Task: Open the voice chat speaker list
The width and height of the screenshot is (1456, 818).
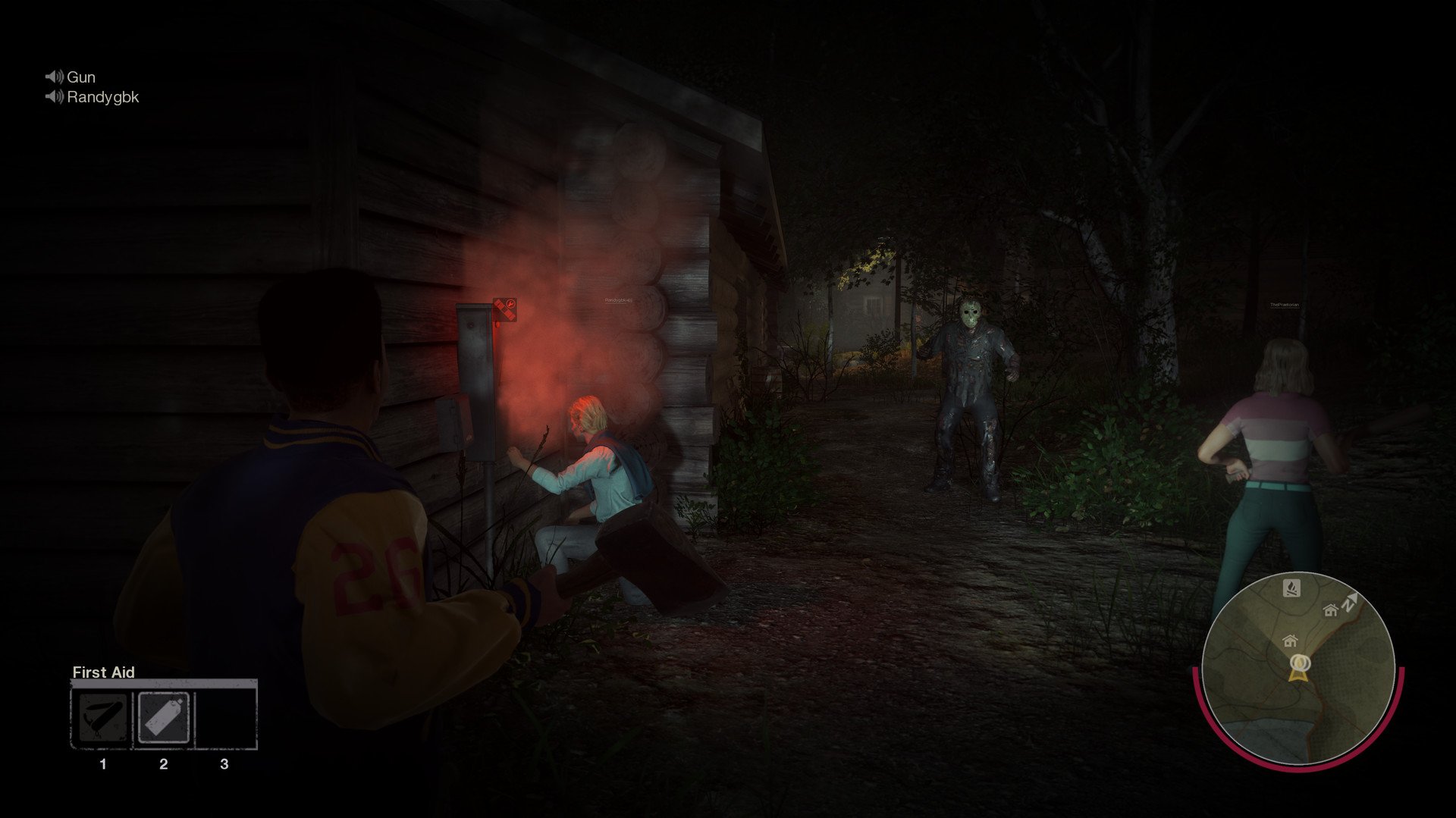Action: [53, 86]
